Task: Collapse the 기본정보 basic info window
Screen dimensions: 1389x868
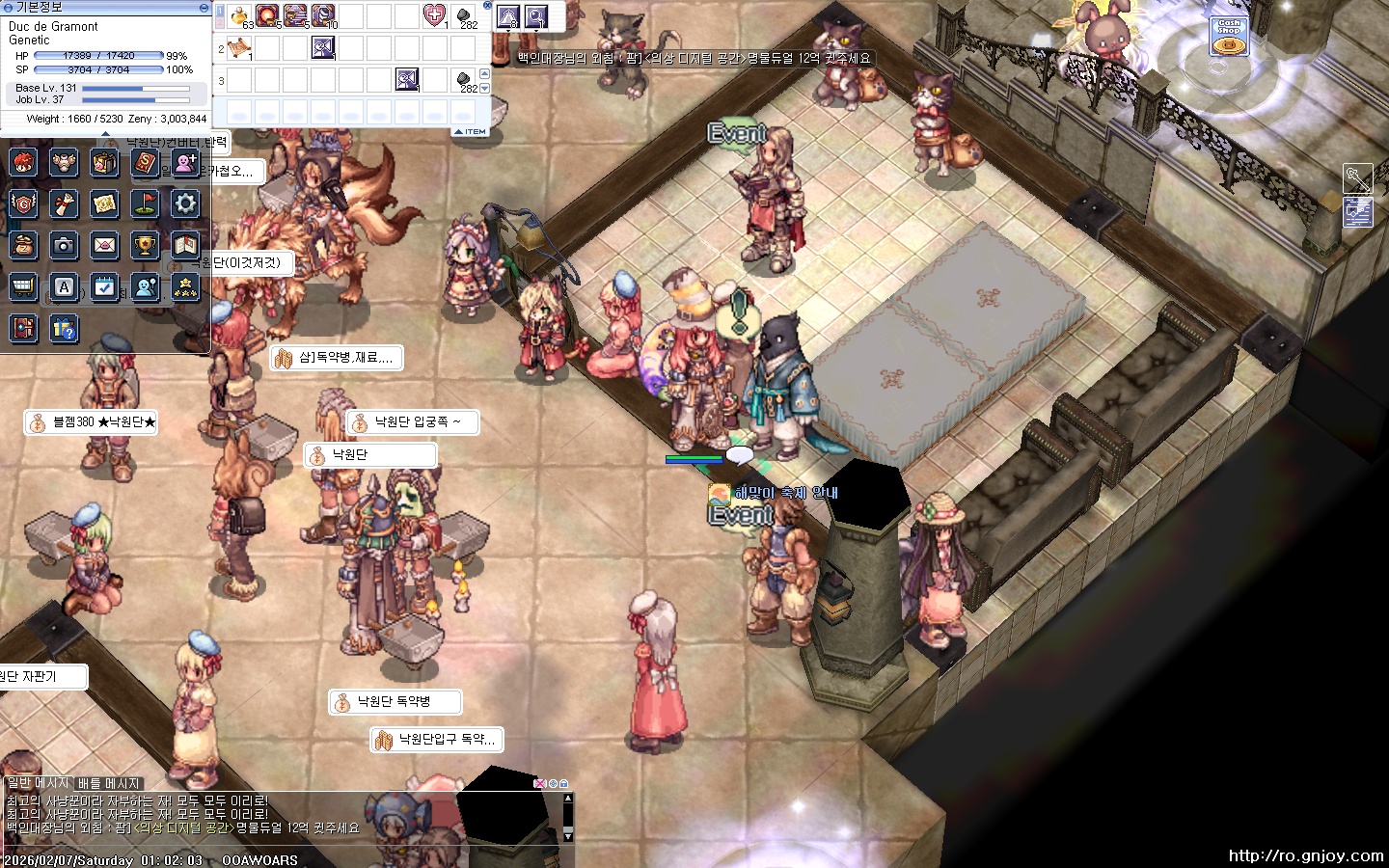Action: click(204, 7)
